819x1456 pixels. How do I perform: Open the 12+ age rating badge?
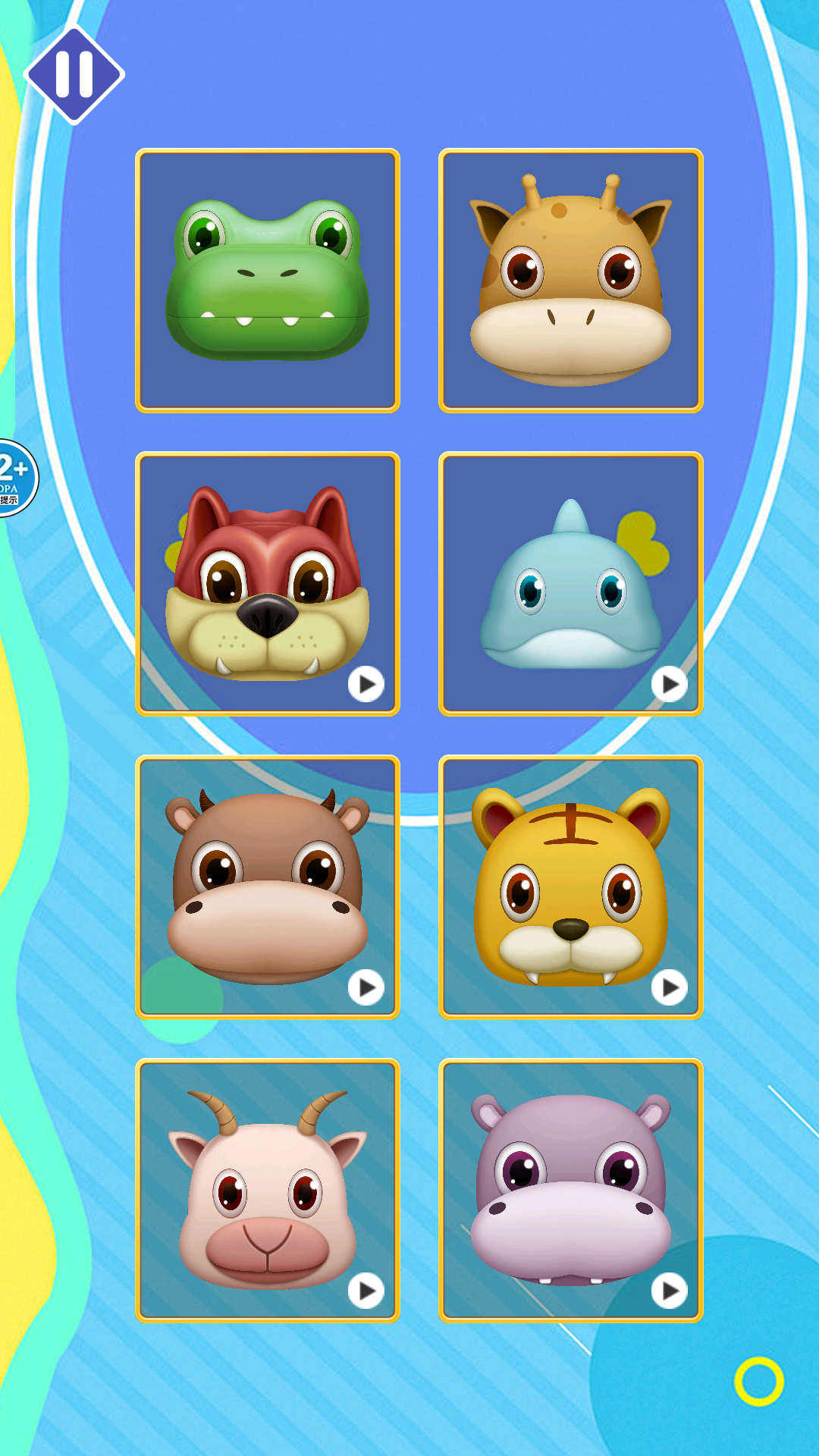(x=14, y=478)
